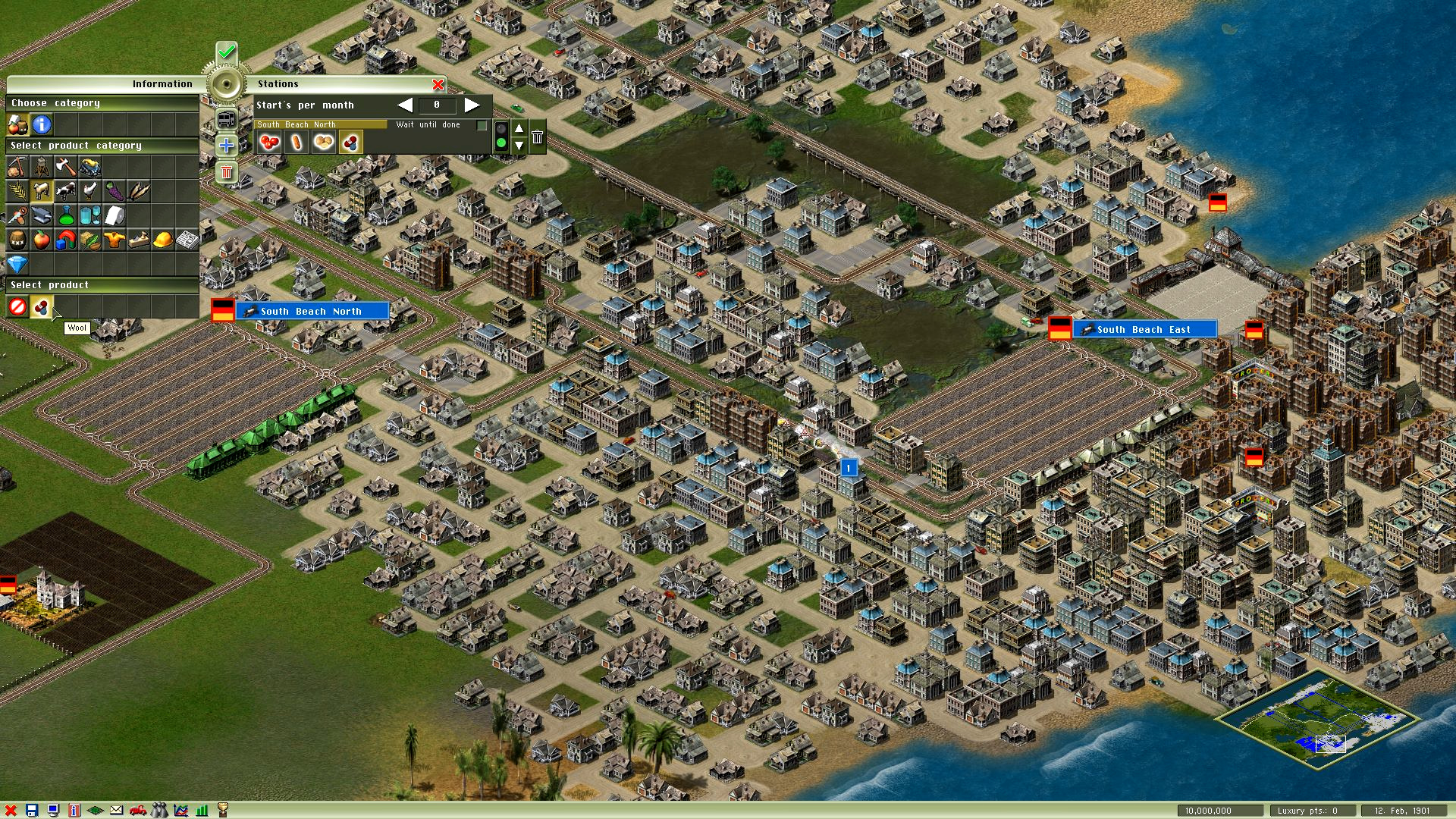Open the messages envelope on the bottom toolbar

(x=116, y=809)
